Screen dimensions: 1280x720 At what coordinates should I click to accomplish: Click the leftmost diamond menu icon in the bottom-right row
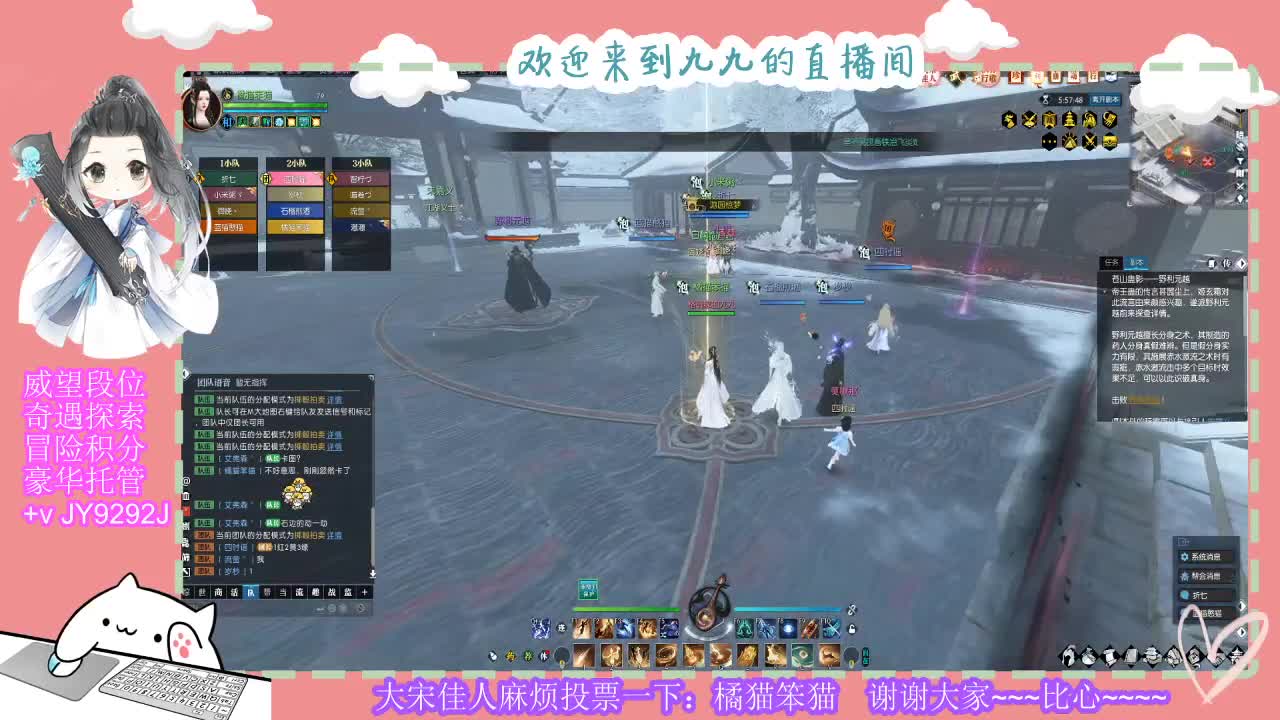pos(1068,656)
